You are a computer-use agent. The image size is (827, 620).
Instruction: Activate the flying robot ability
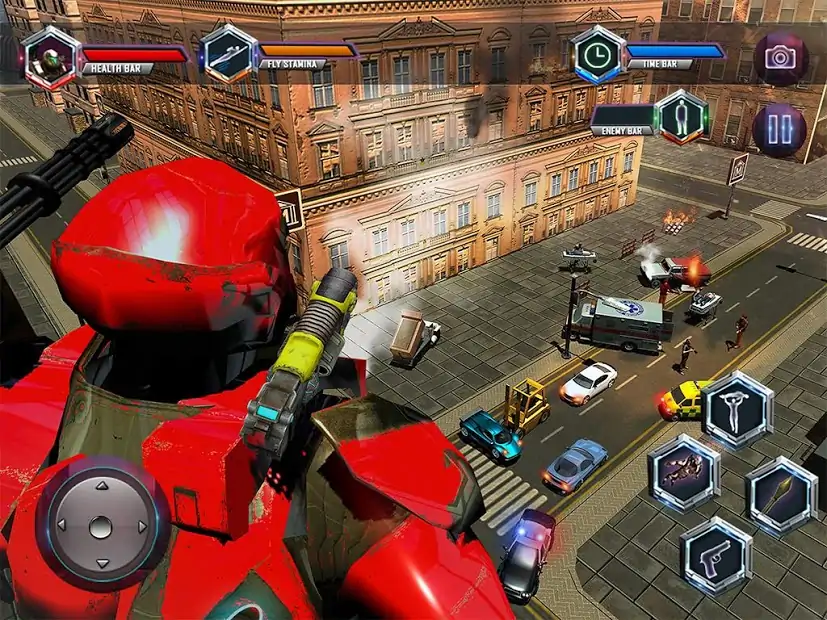click(684, 473)
